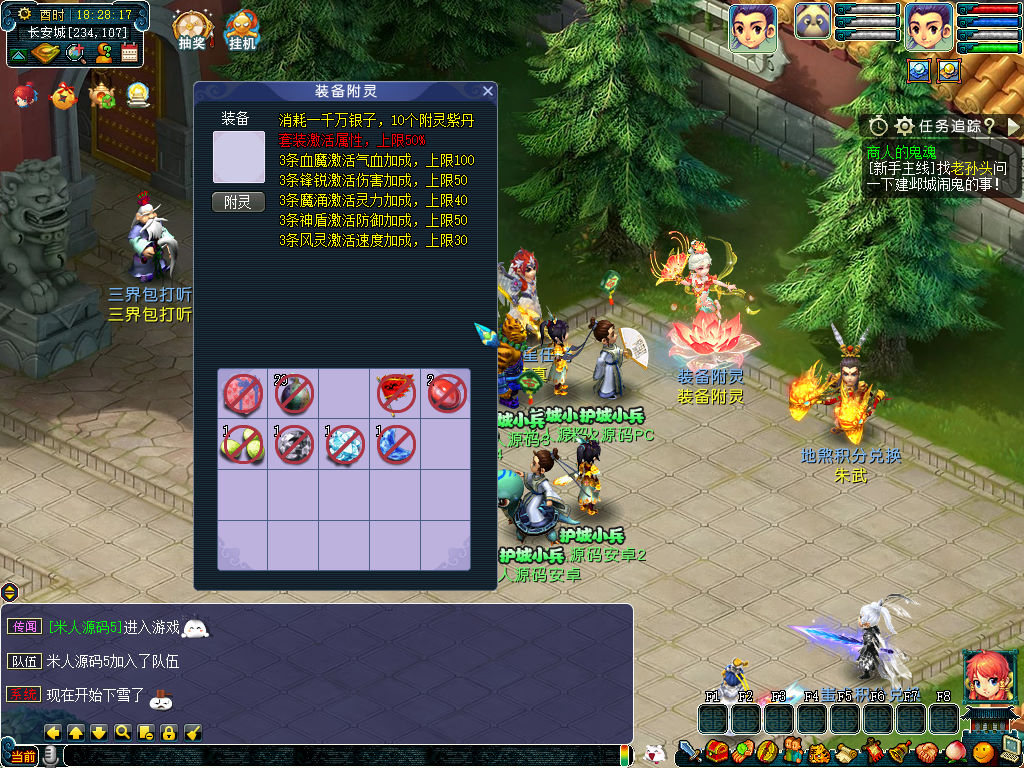
Task: Select the item stack showing 29
Action: tap(294, 394)
